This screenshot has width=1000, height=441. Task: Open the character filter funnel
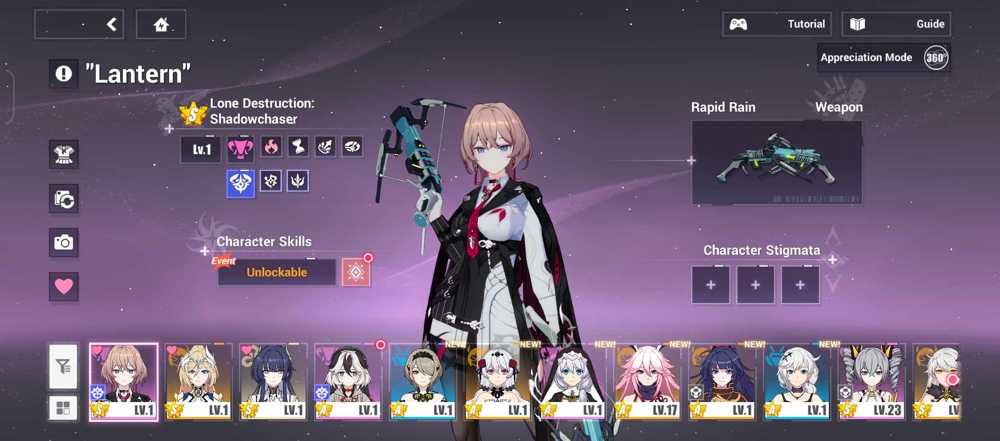pyautogui.click(x=64, y=368)
